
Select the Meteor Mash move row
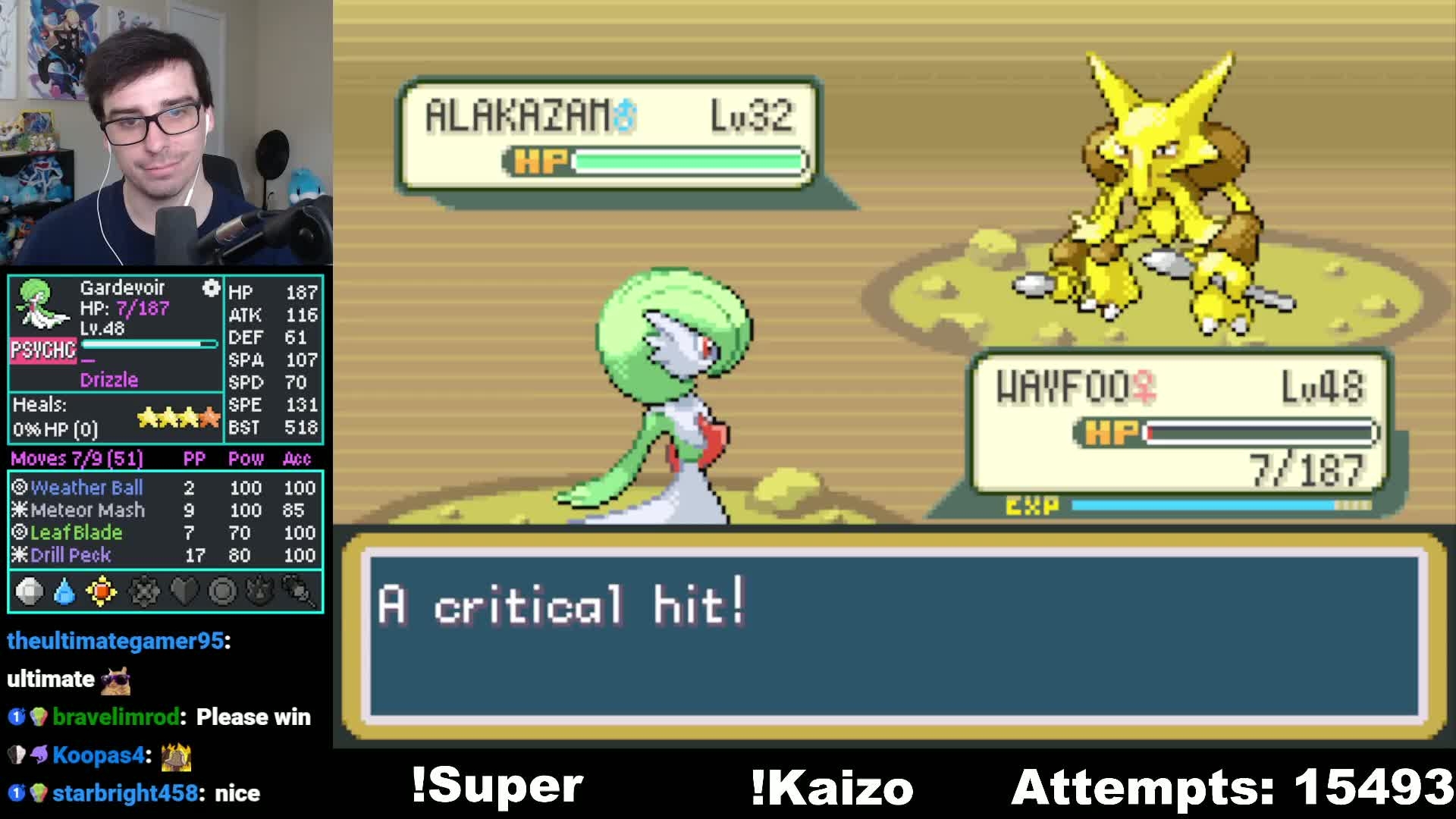87,510
